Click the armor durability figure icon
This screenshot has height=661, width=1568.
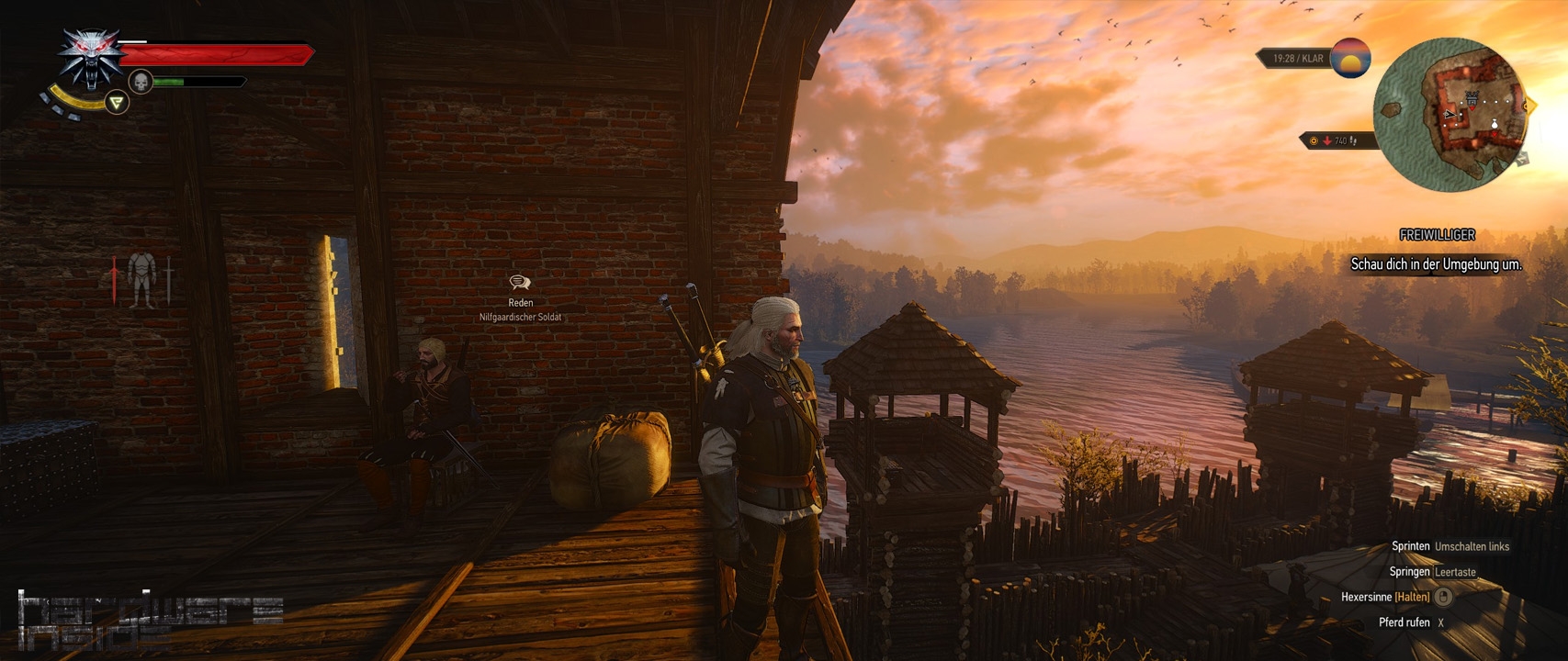point(141,279)
